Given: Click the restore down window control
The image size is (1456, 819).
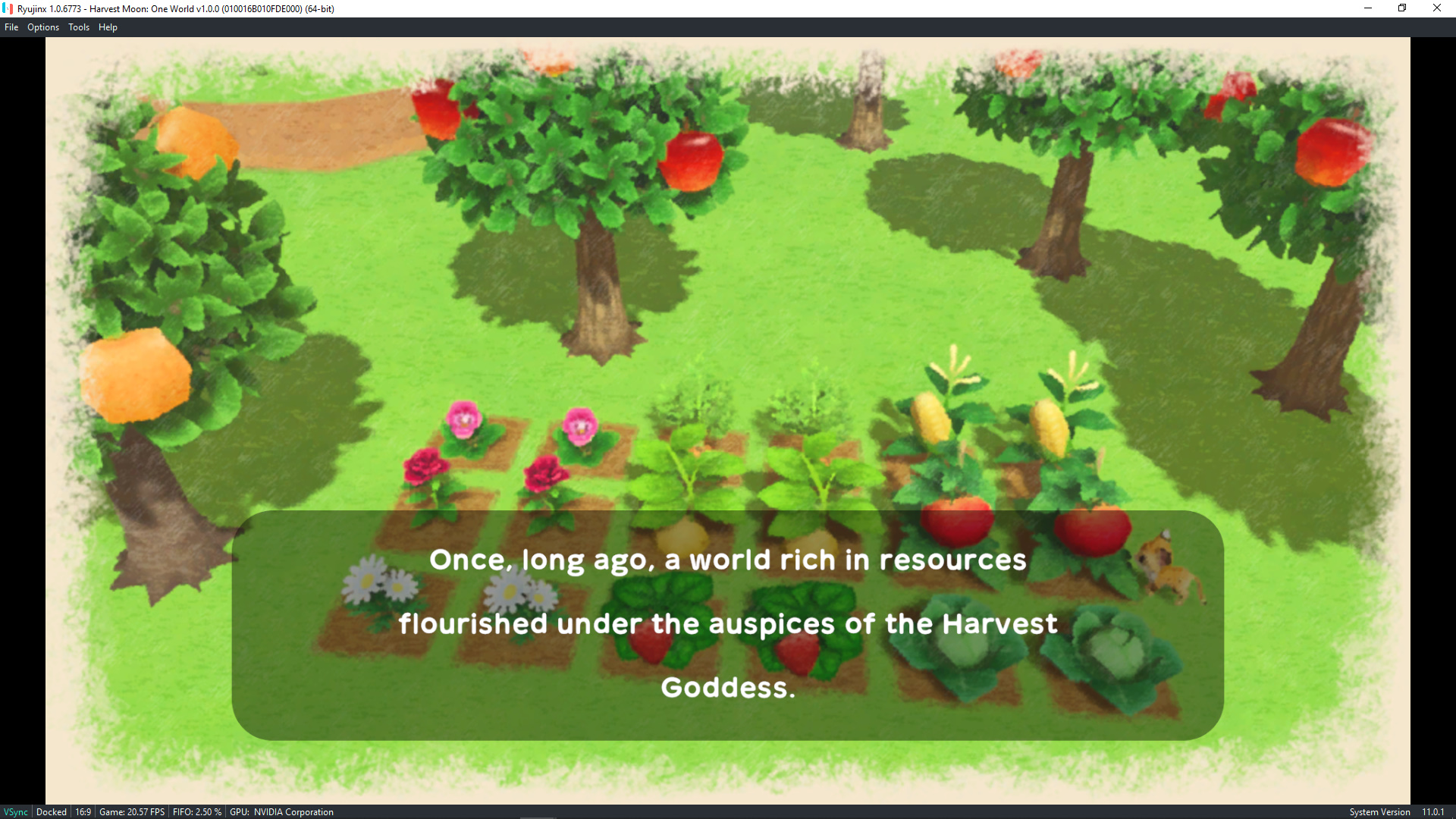Looking at the screenshot, I should click(x=1403, y=8).
